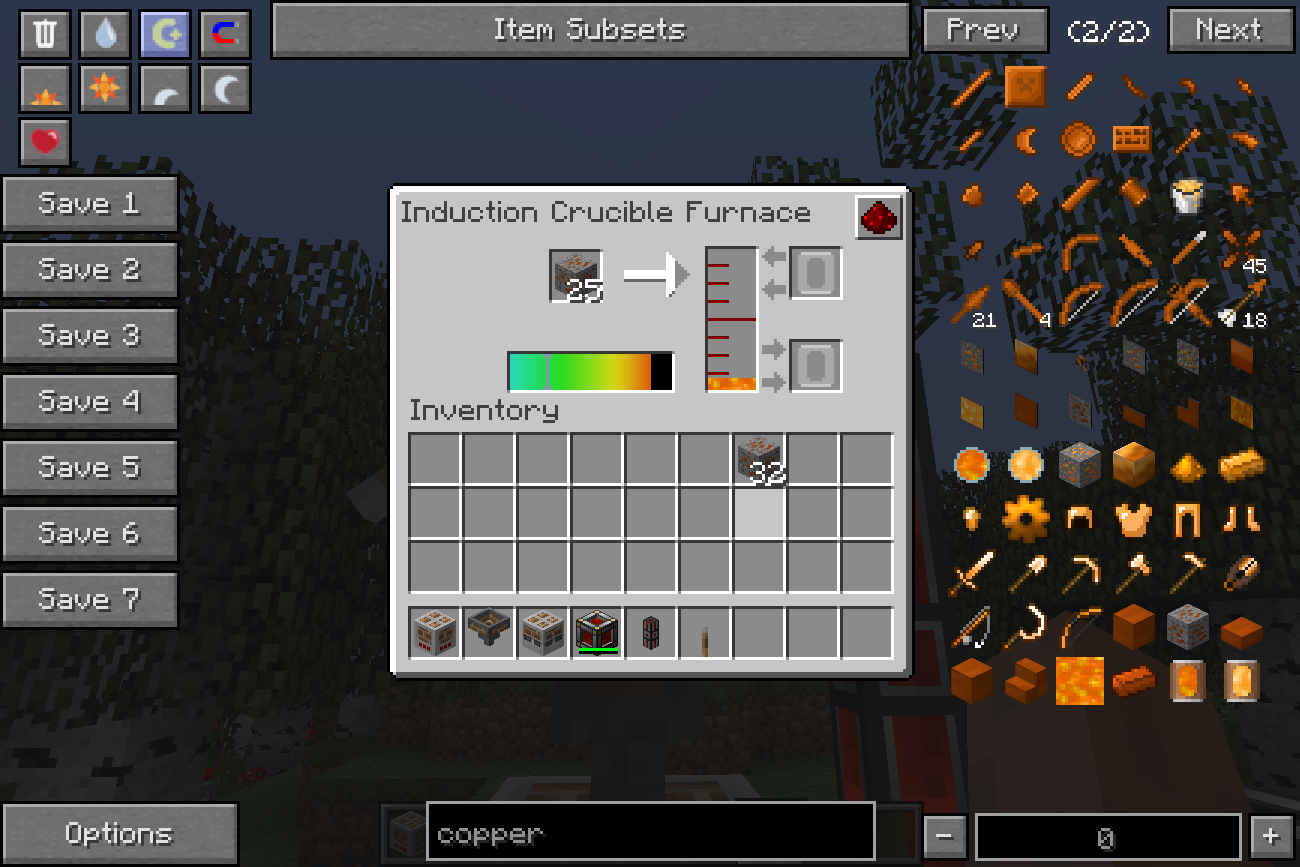
Task: Select the 32 copper ore inventory stack
Action: coord(759,459)
